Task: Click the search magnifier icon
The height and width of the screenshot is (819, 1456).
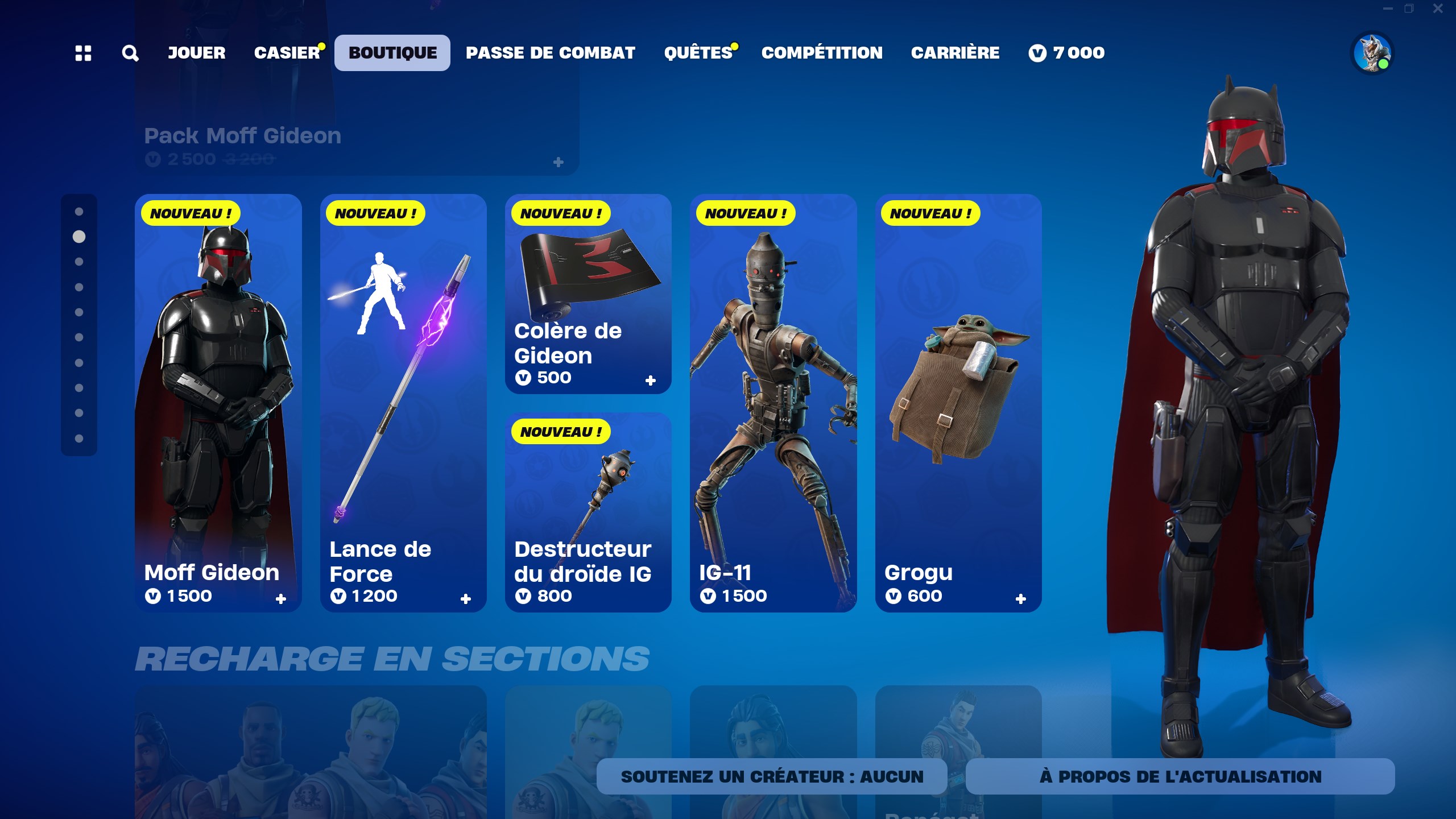Action: (130, 53)
